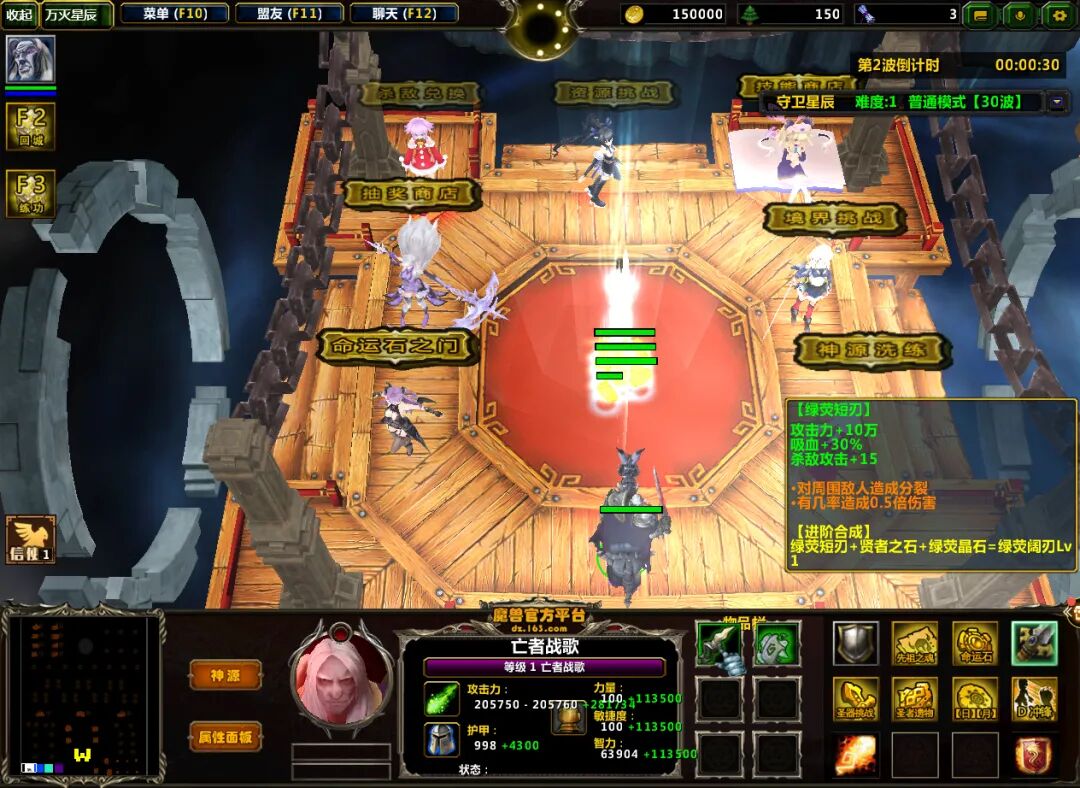Activate the F2 回城 return-to-town button
Image resolution: width=1080 pixels, height=788 pixels.
[30, 126]
